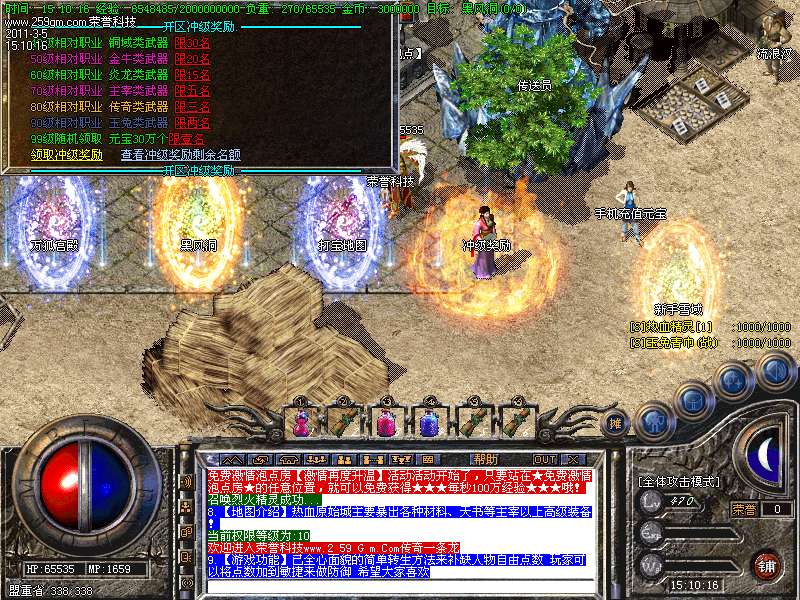Open the skills sparkle round button

point(734,381)
